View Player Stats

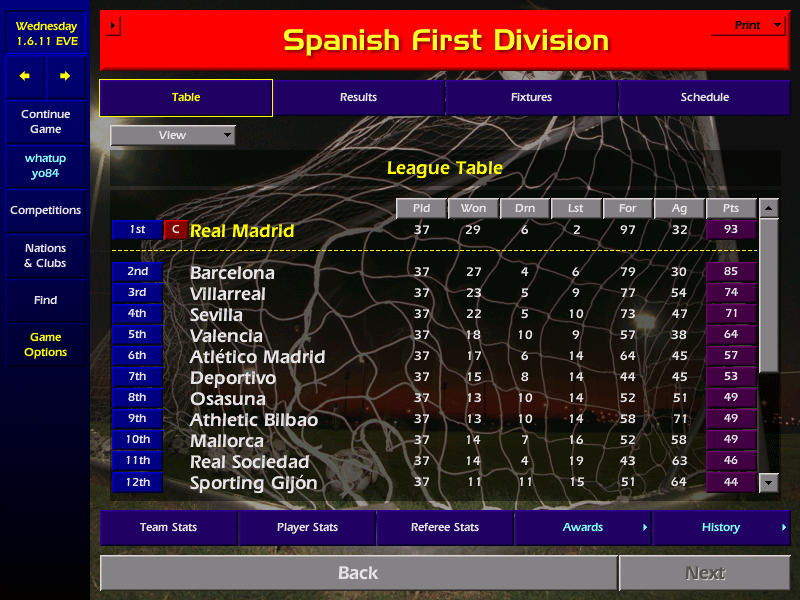(x=307, y=528)
